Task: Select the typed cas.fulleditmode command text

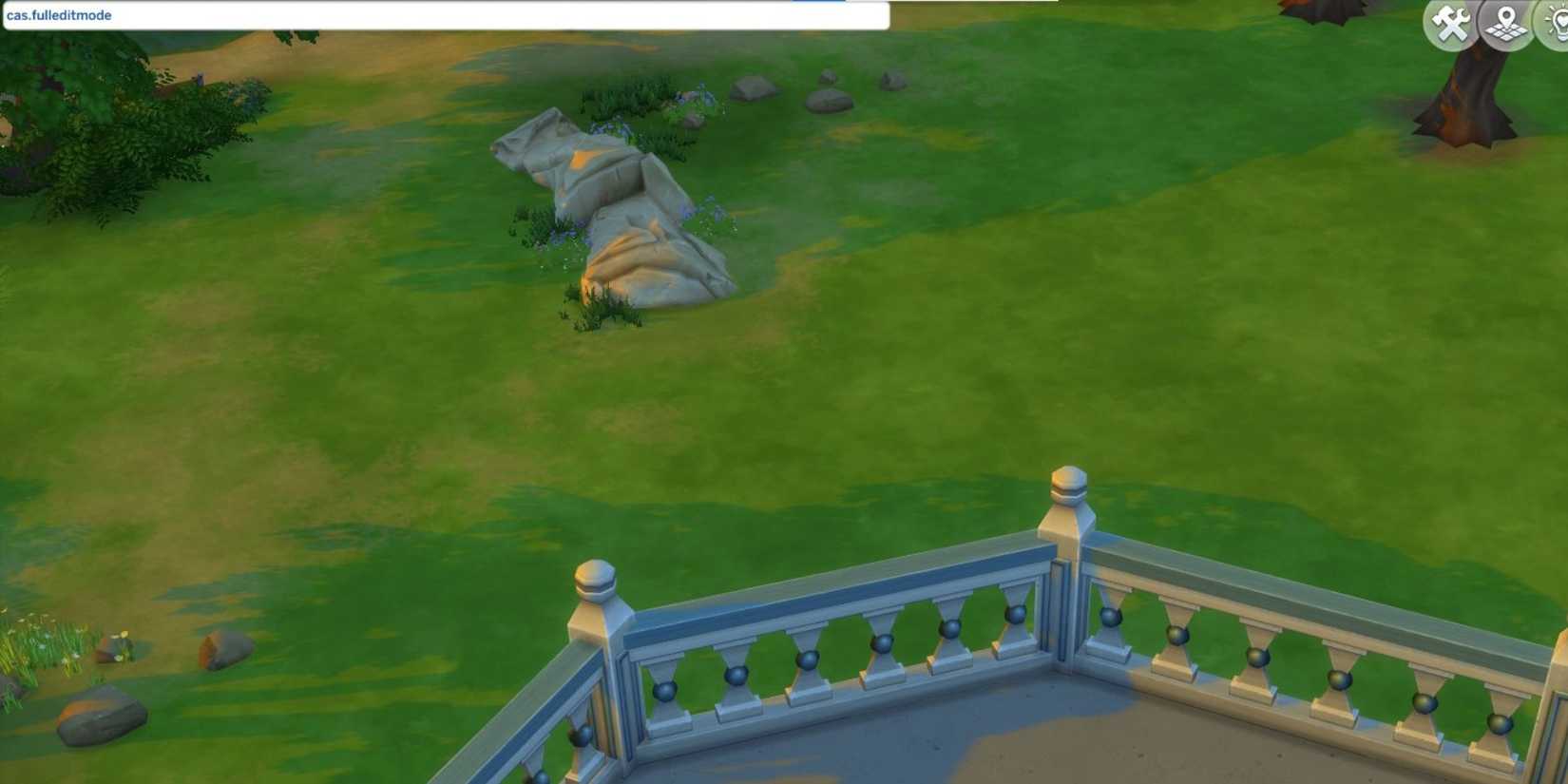Action: 59,14
